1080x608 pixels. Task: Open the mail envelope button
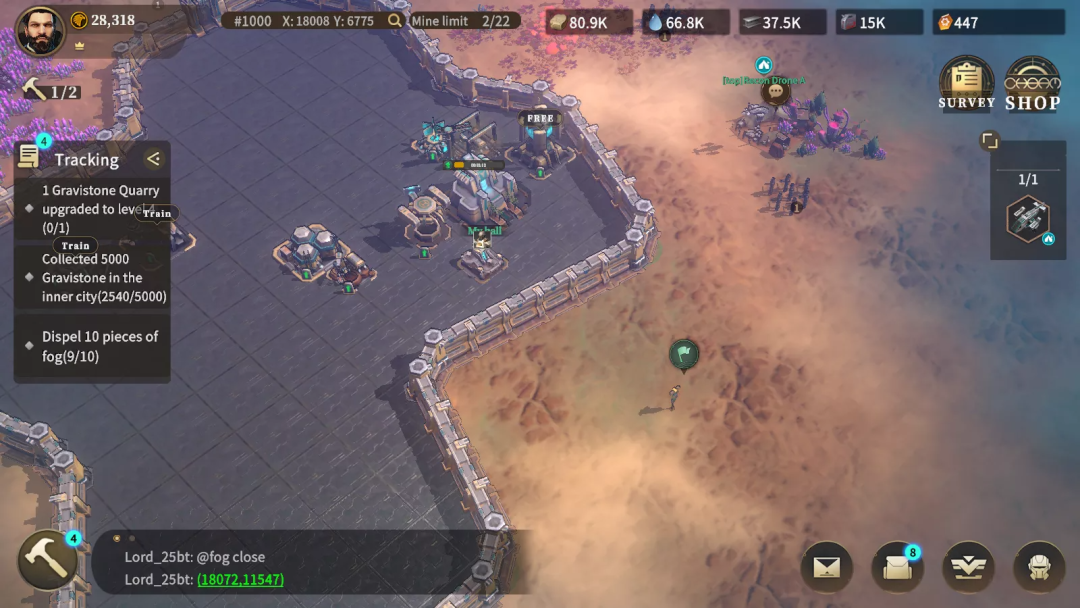click(826, 567)
